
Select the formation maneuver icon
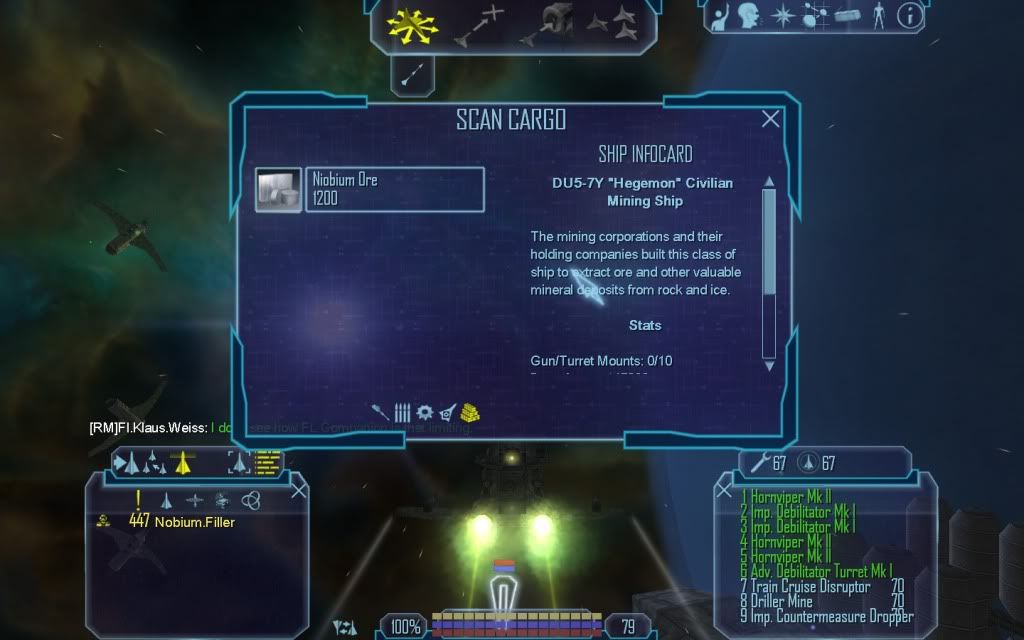pos(612,24)
